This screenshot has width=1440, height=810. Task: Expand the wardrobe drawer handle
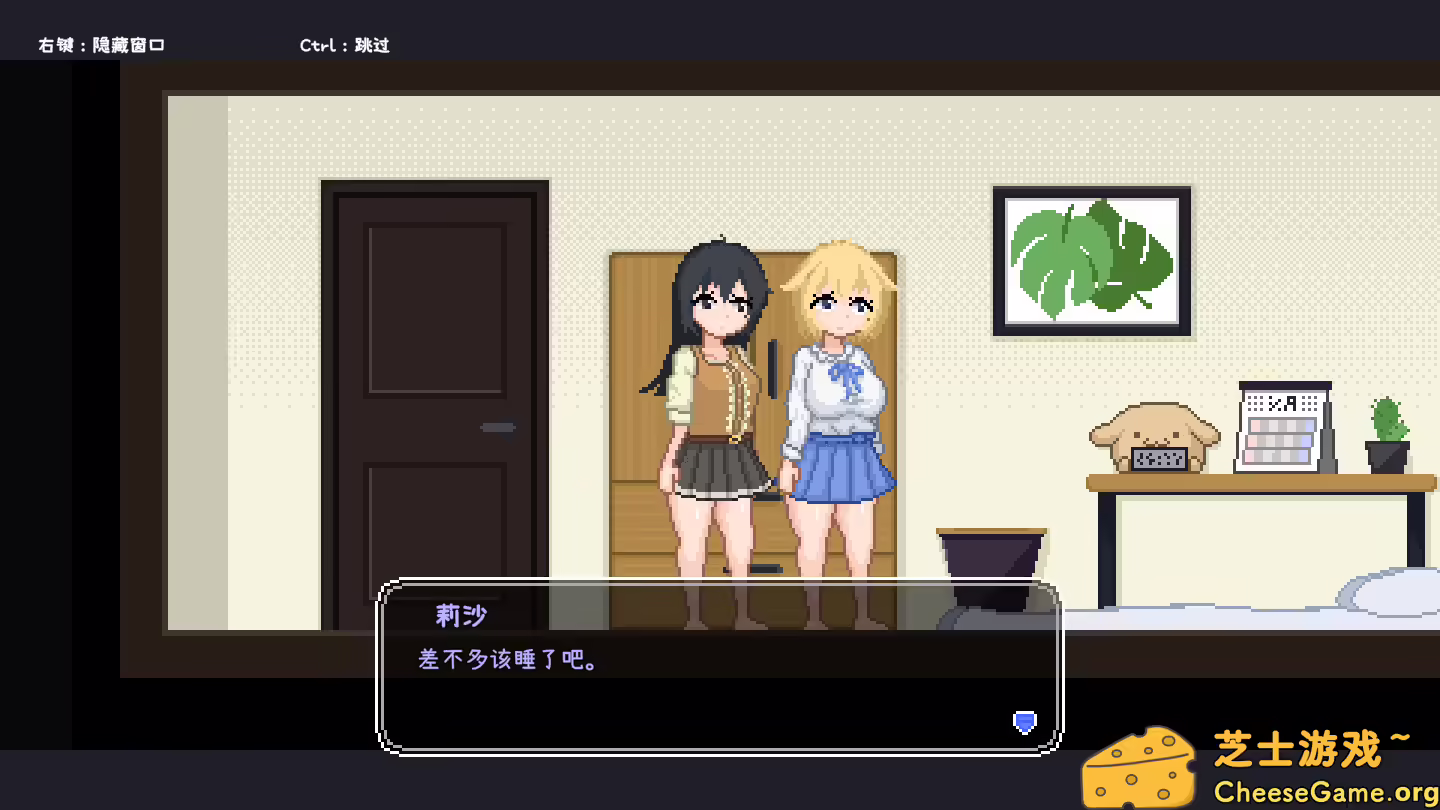[x=769, y=566]
